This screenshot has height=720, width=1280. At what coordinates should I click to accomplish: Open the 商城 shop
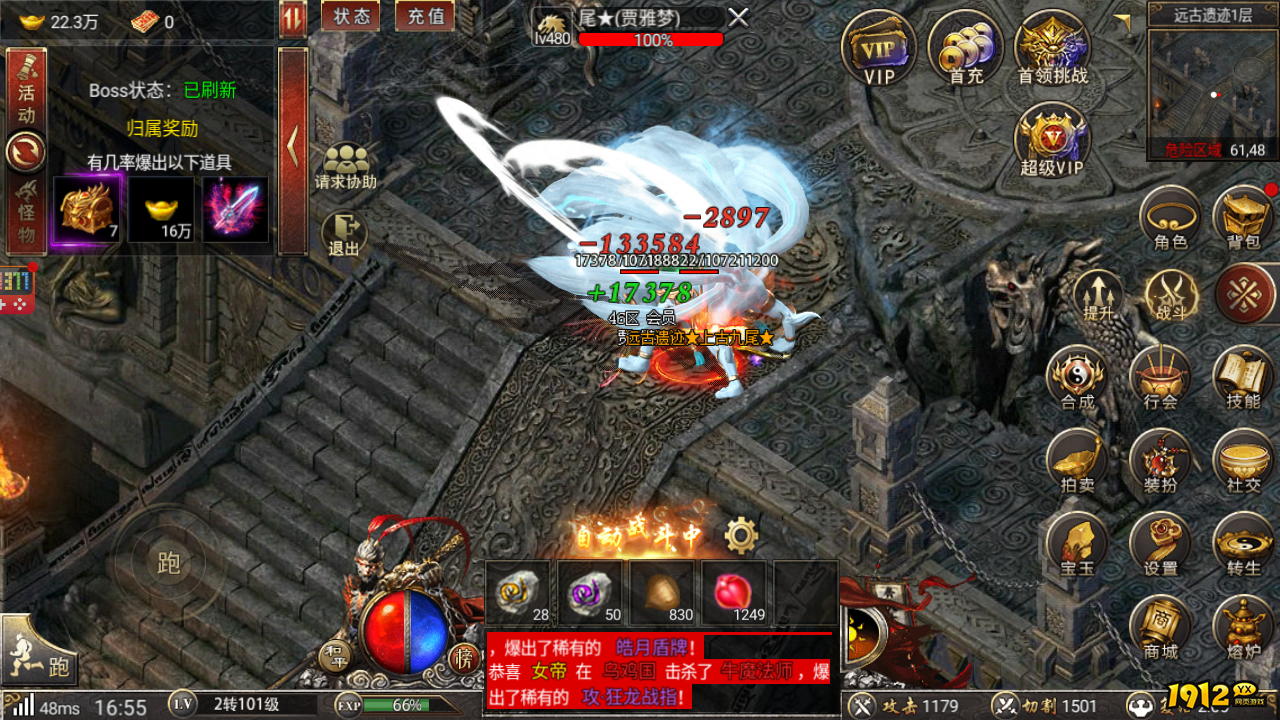click(x=1160, y=630)
